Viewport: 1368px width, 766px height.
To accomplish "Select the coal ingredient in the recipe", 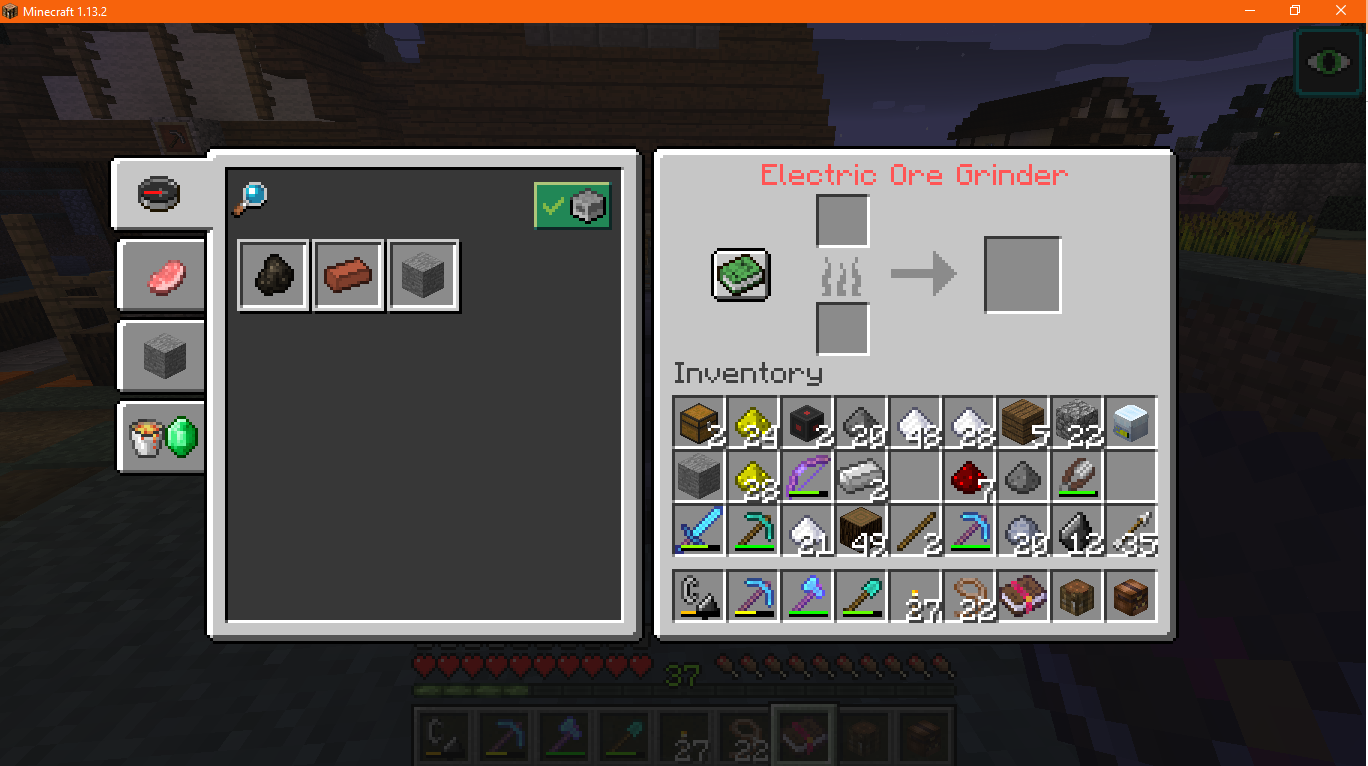I will click(x=272, y=275).
